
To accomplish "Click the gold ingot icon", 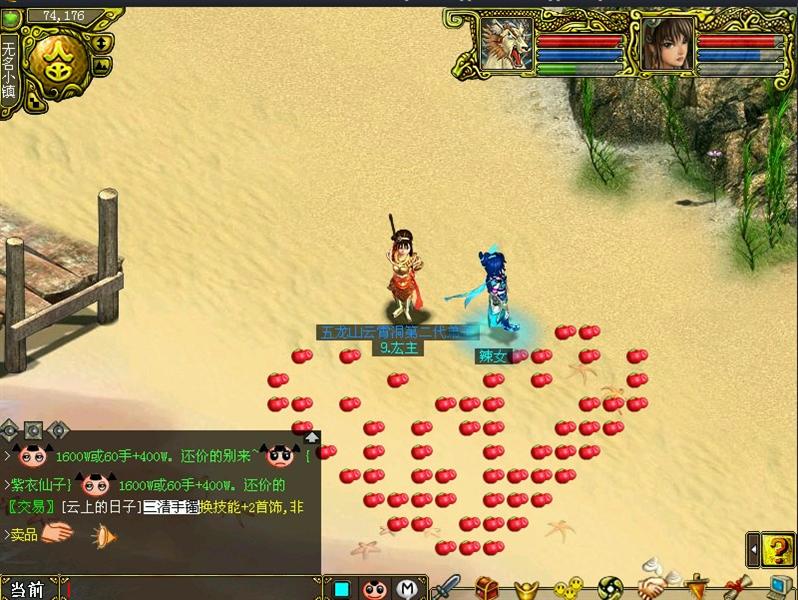I will (527, 587).
